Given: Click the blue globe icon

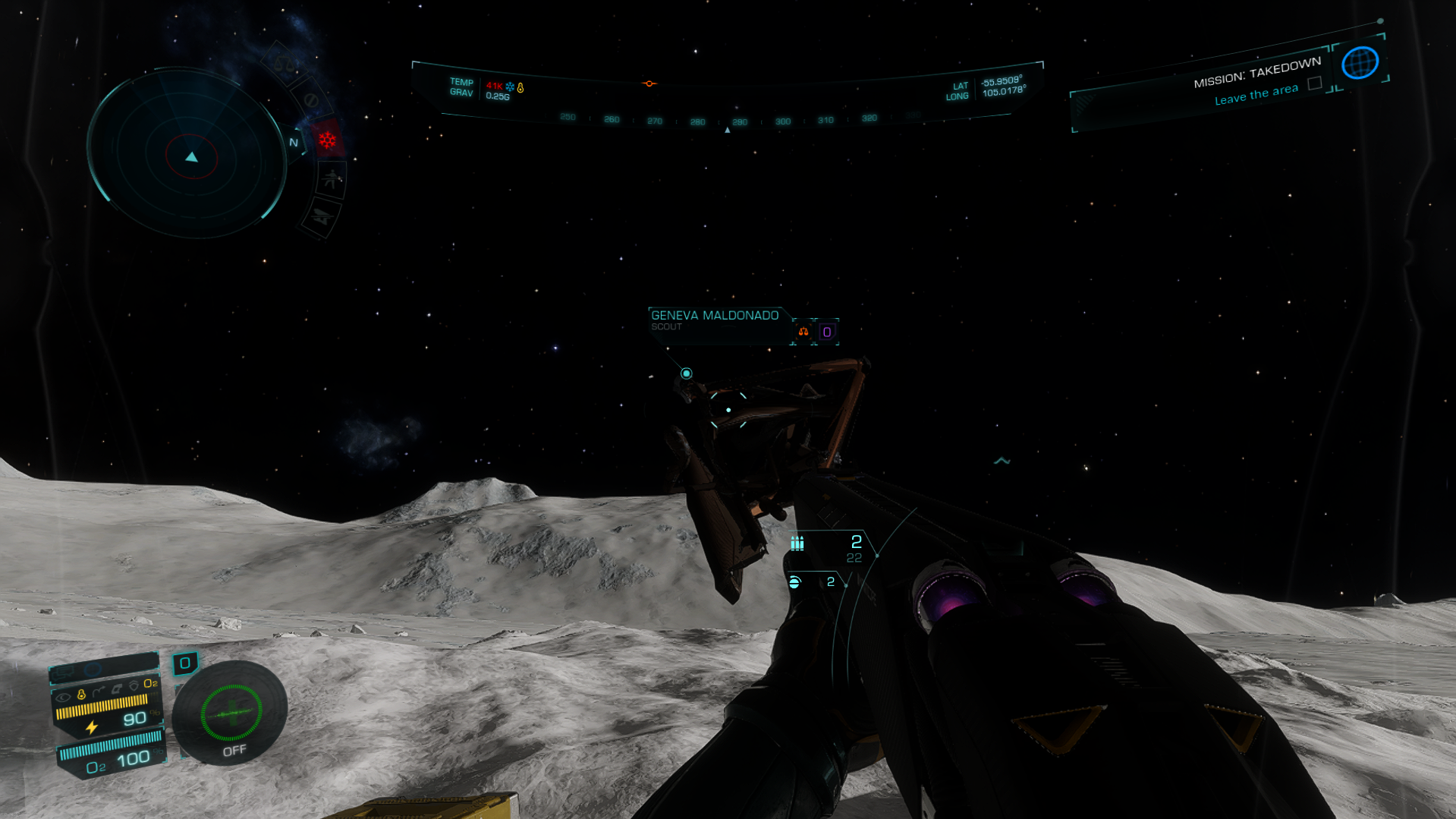Looking at the screenshot, I should pyautogui.click(x=1359, y=62).
